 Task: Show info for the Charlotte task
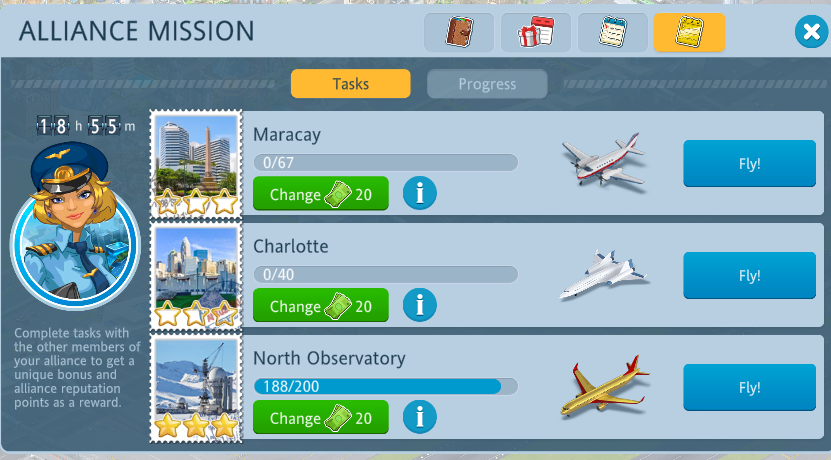tap(420, 306)
